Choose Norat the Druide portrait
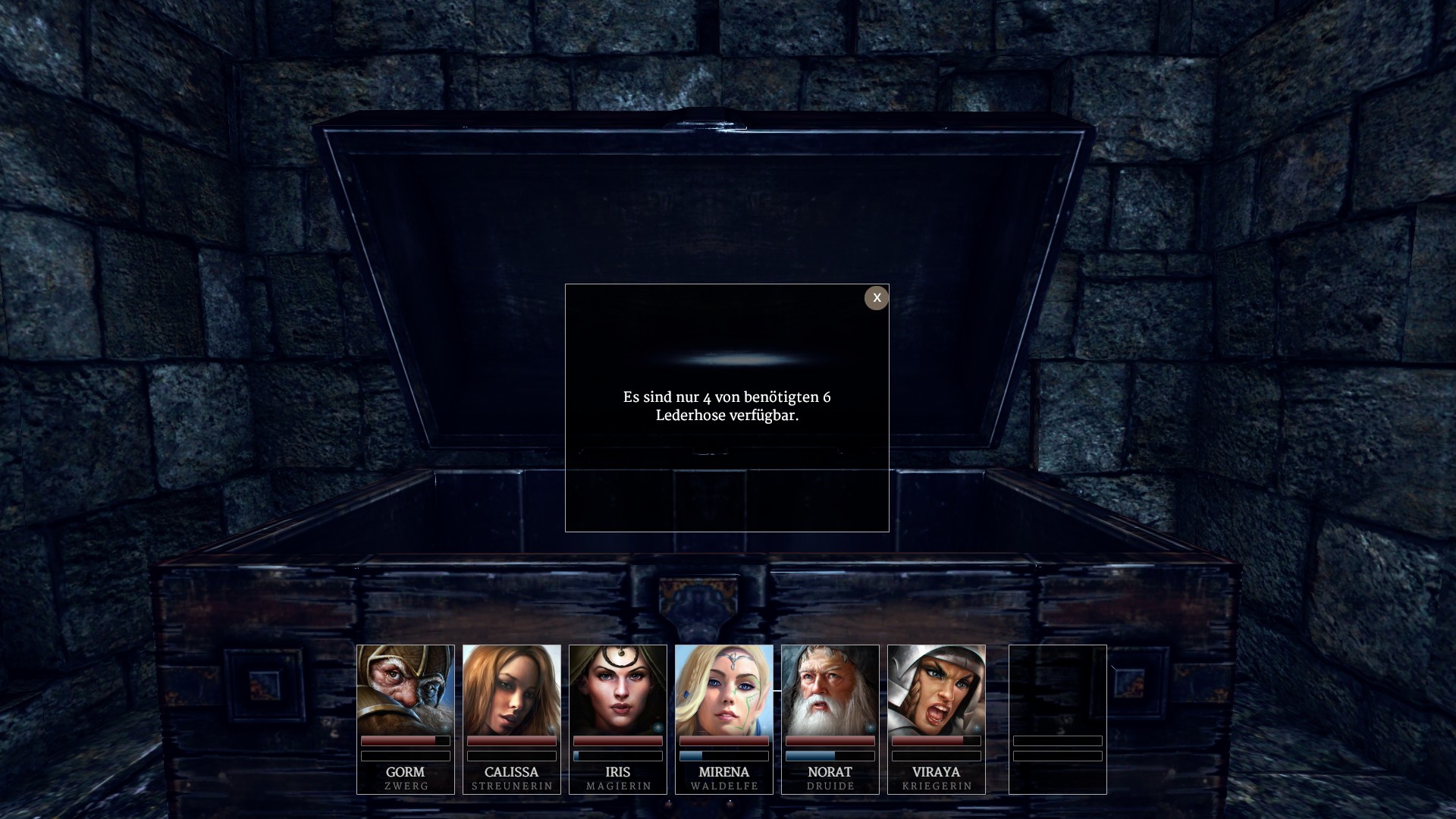This screenshot has height=819, width=1456. click(830, 690)
